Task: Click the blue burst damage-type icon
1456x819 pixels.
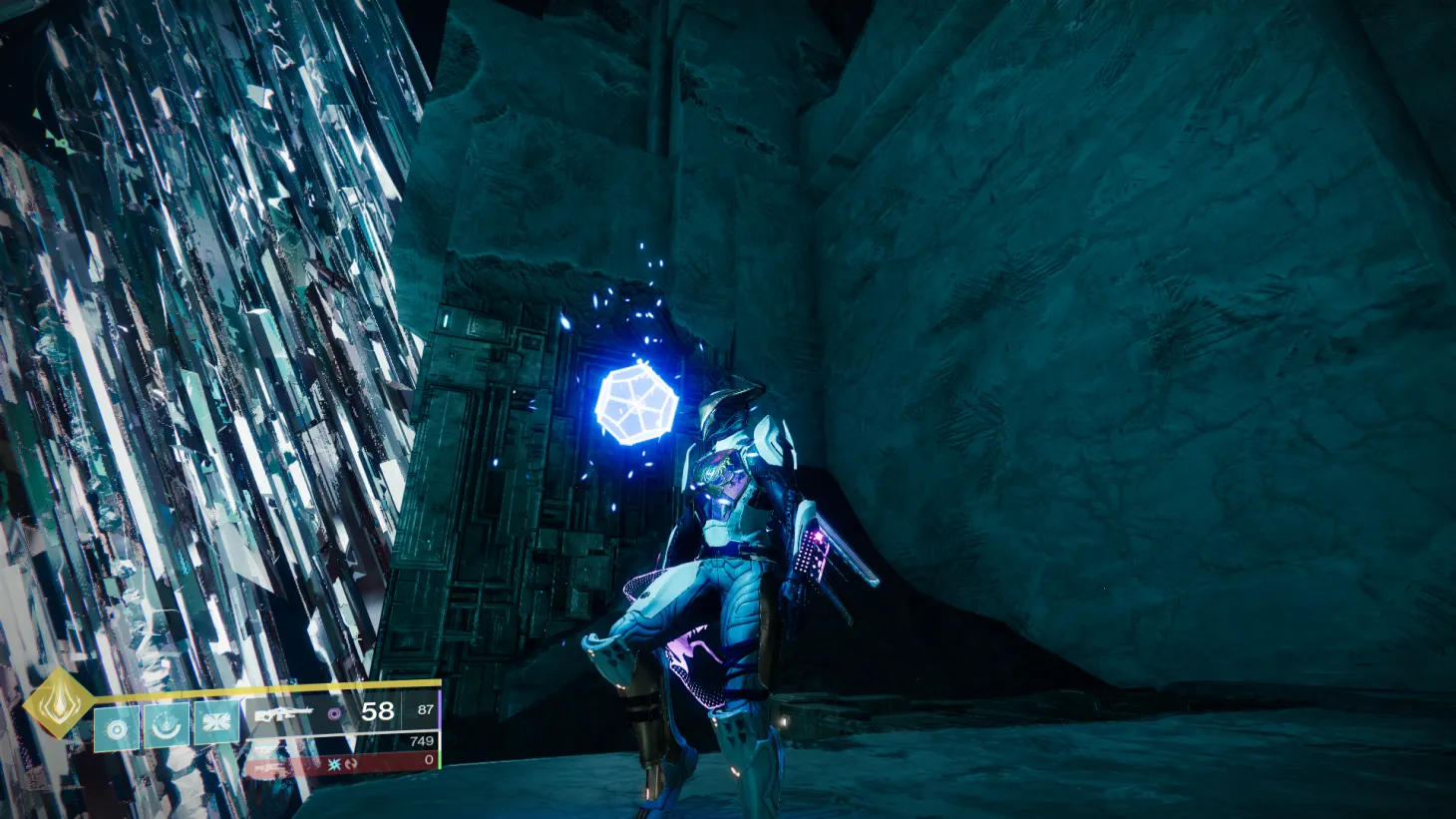Action: [334, 765]
